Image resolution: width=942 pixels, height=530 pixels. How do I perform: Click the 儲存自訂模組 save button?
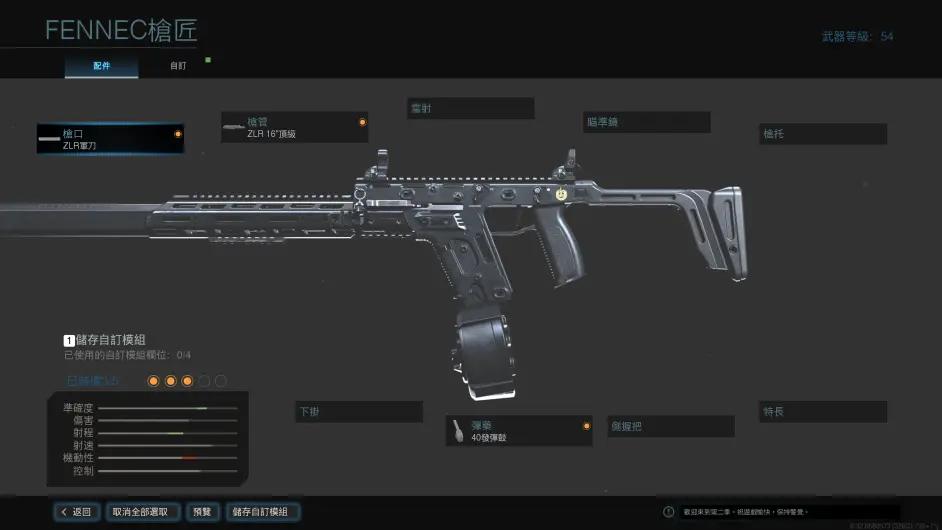click(260, 512)
